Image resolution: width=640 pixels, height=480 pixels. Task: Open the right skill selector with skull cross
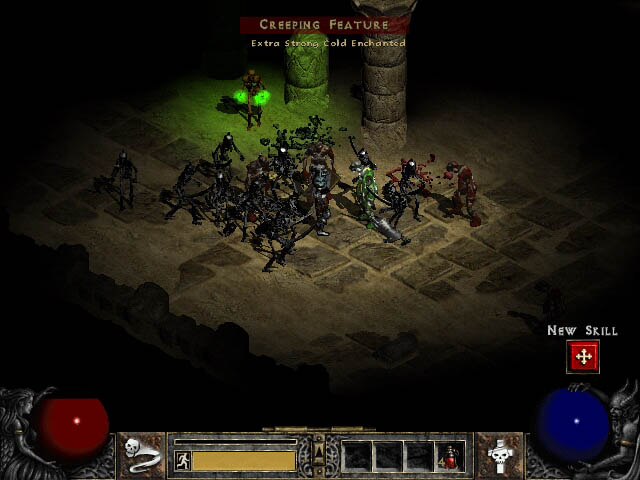pyautogui.click(x=499, y=455)
